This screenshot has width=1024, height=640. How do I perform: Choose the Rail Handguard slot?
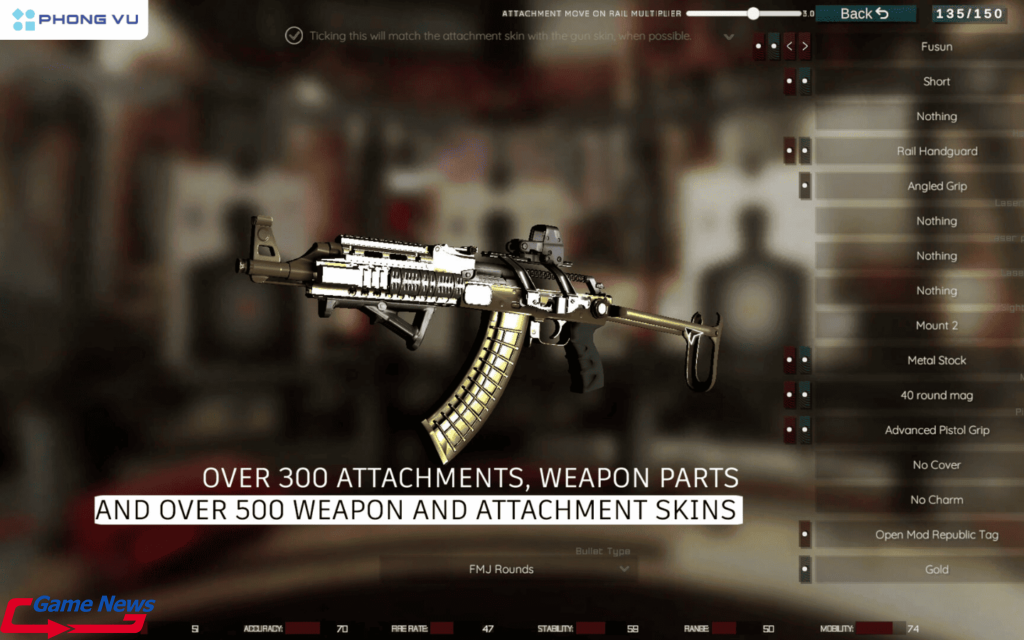(x=936, y=151)
